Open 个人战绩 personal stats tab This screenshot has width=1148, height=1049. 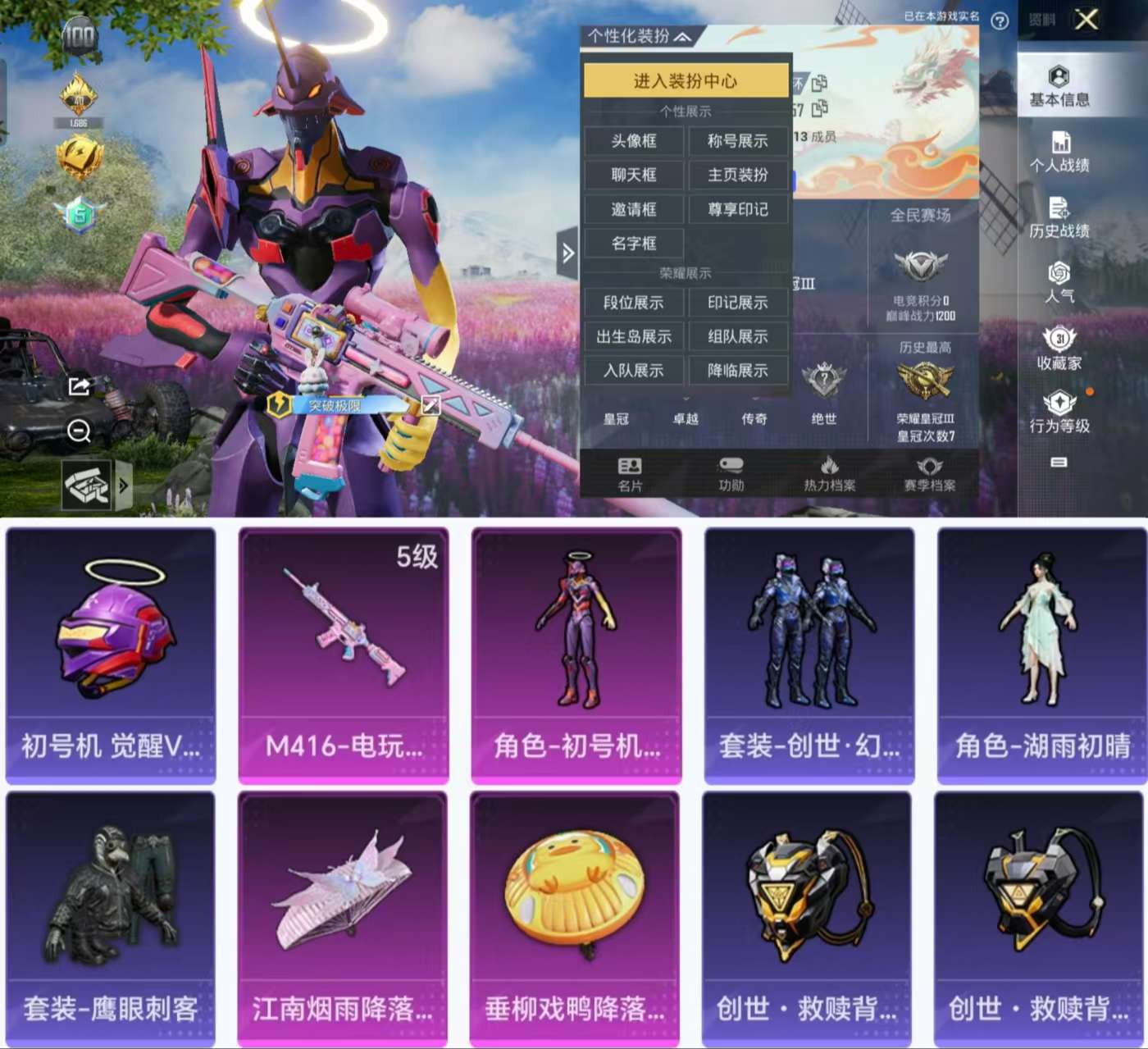click(x=1059, y=153)
